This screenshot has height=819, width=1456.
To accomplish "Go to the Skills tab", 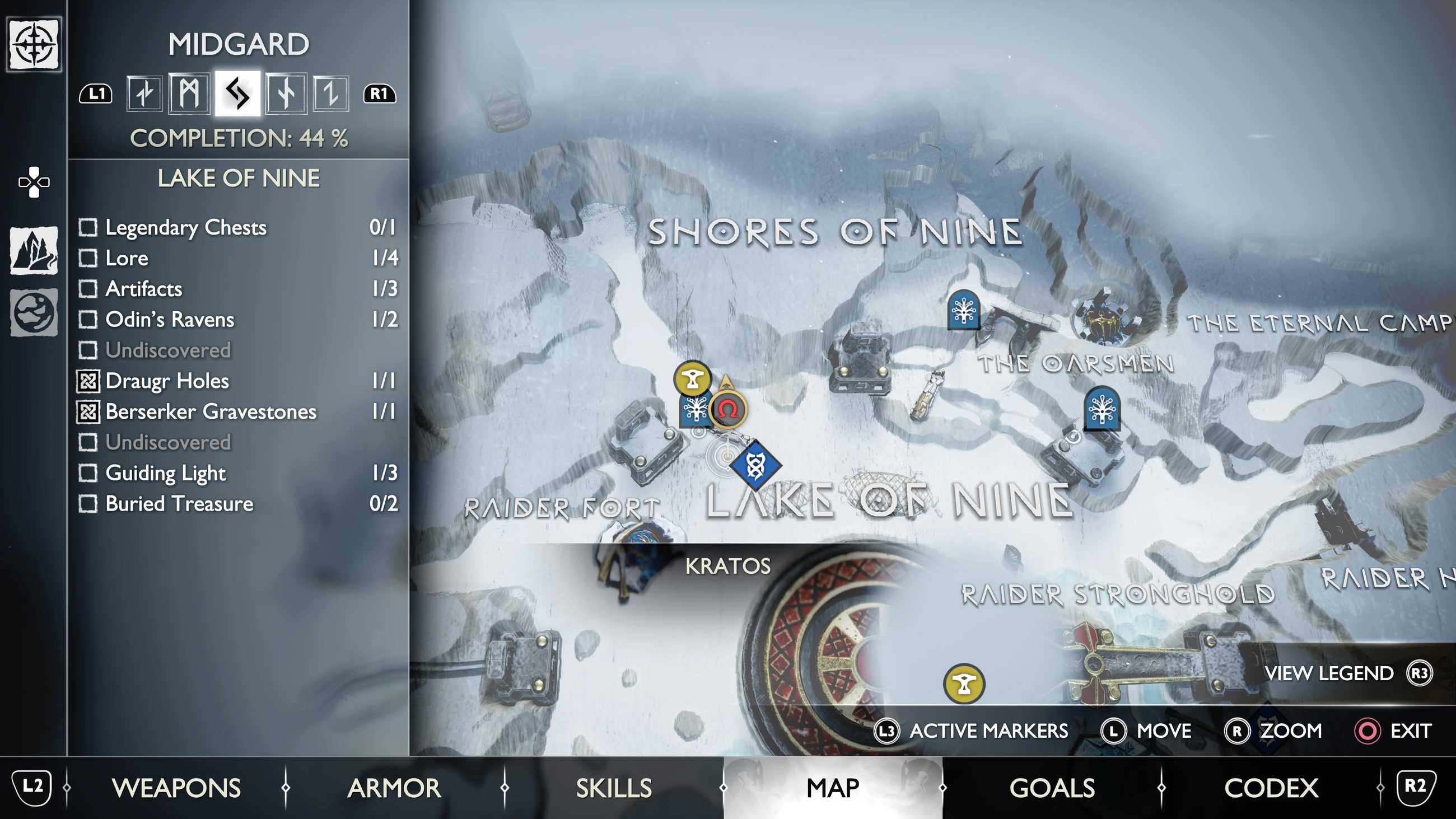I will pos(614,788).
